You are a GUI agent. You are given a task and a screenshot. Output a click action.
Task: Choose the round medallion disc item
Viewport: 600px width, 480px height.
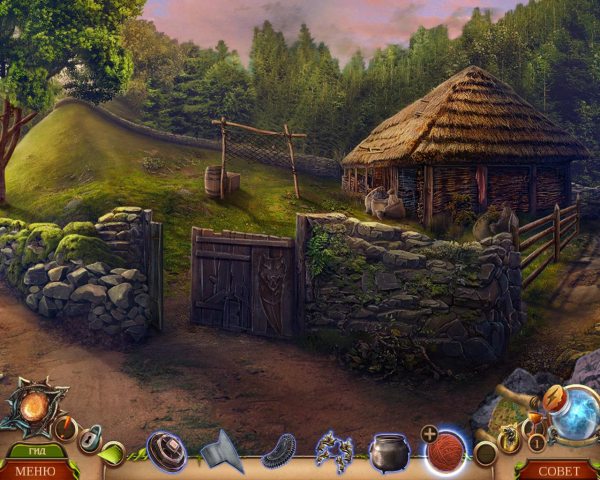point(166,451)
